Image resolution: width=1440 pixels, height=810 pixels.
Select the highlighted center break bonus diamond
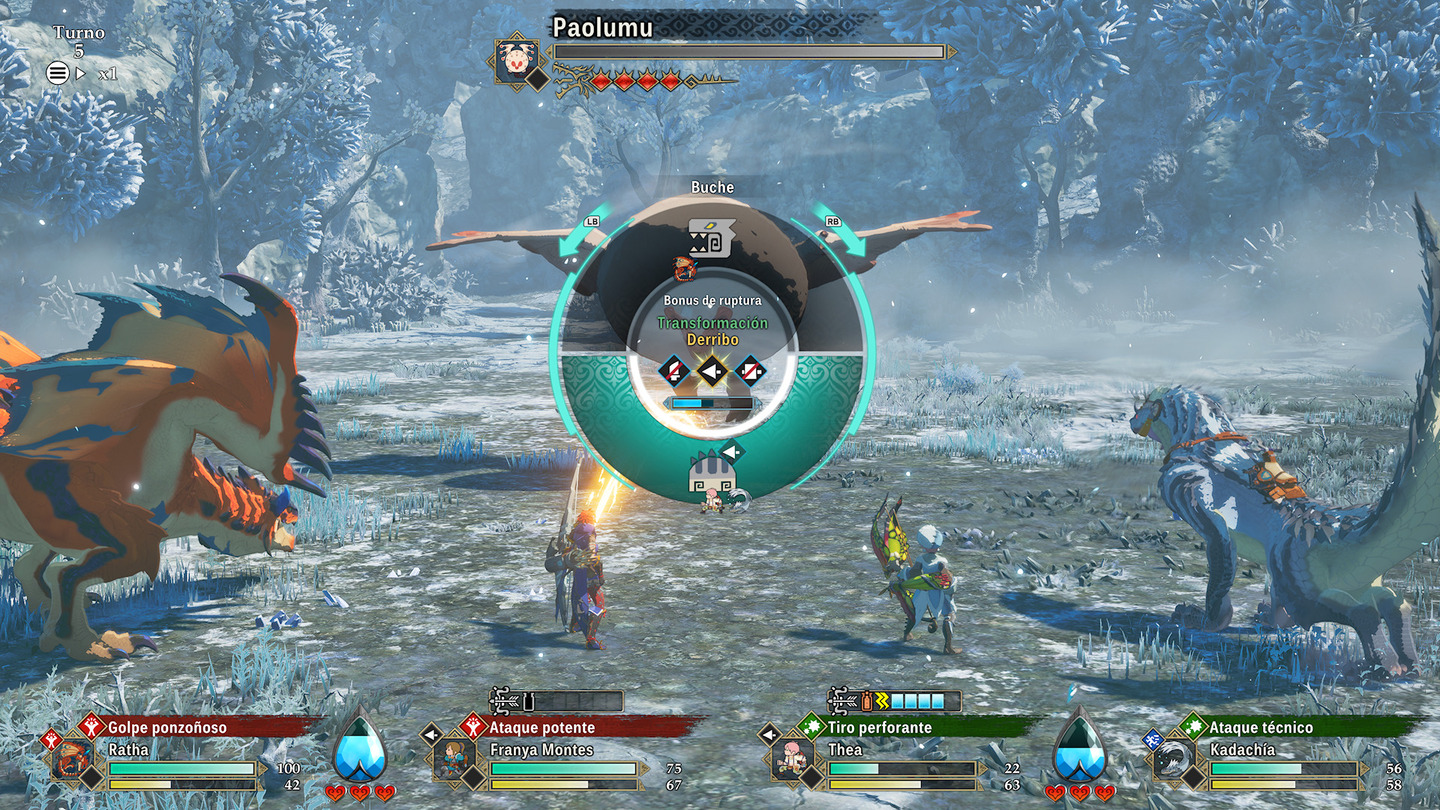tap(712, 372)
